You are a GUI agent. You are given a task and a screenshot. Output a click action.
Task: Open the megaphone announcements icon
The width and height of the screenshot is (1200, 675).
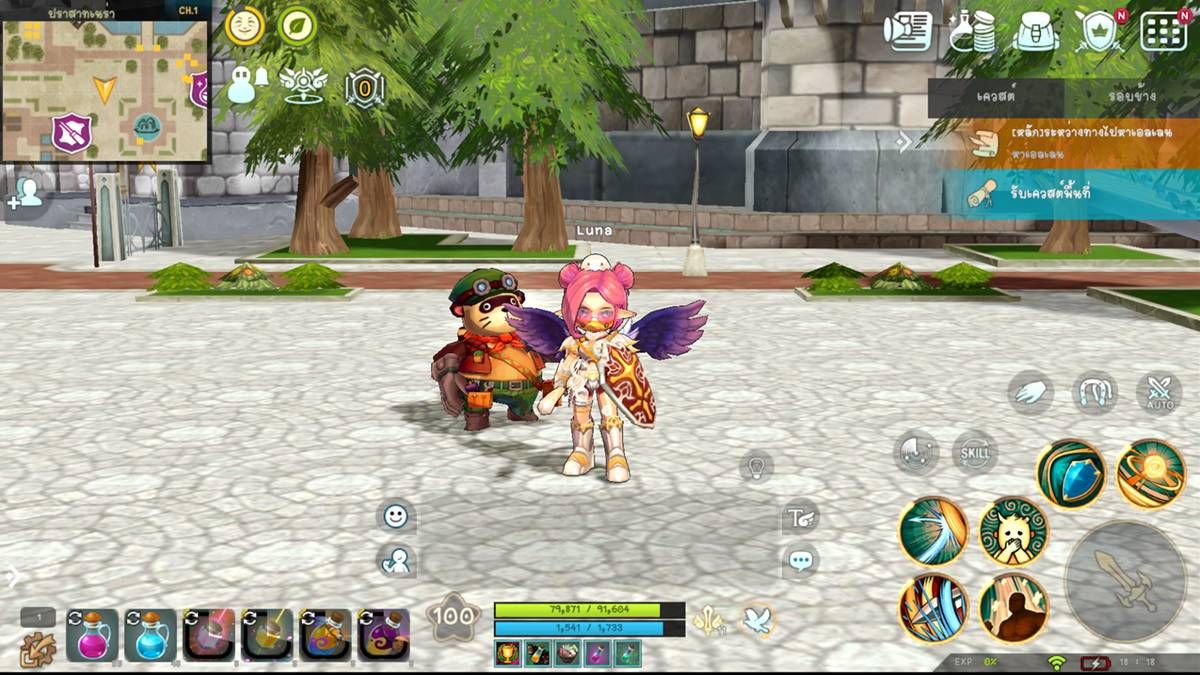click(x=908, y=31)
